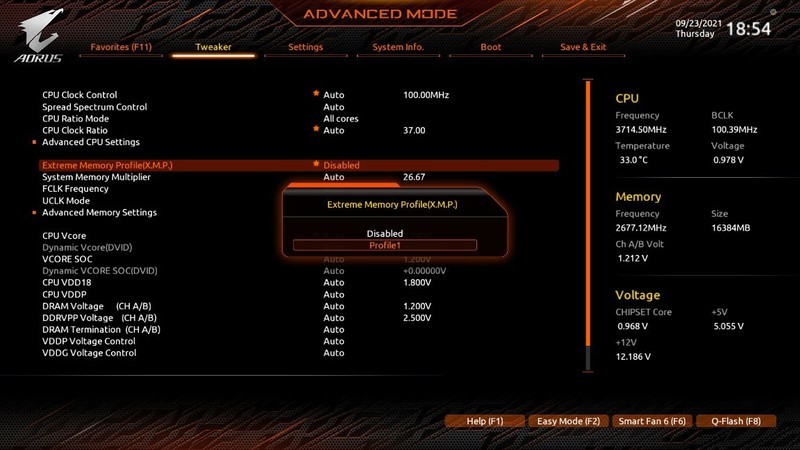Open Advanced Memory Settings submenu

pos(99,212)
